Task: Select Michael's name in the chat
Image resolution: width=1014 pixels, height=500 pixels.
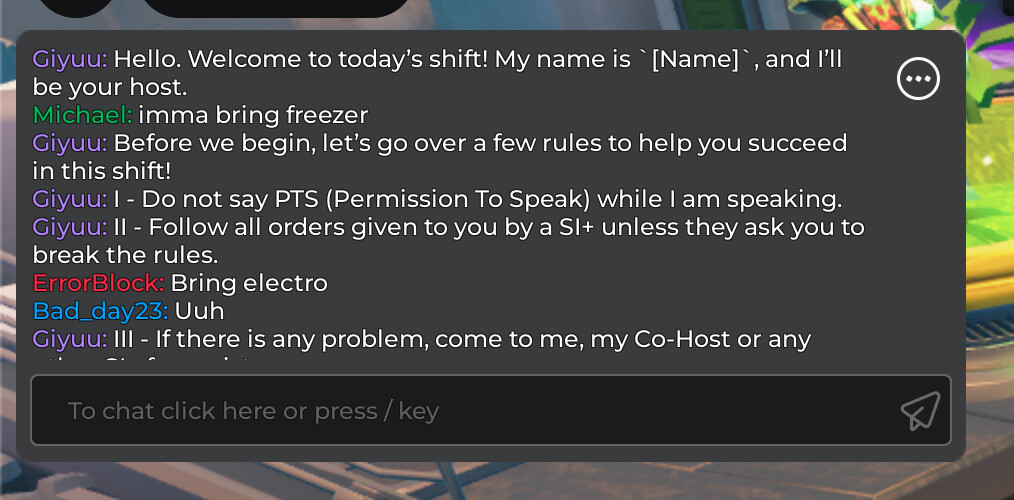Action: [82, 115]
